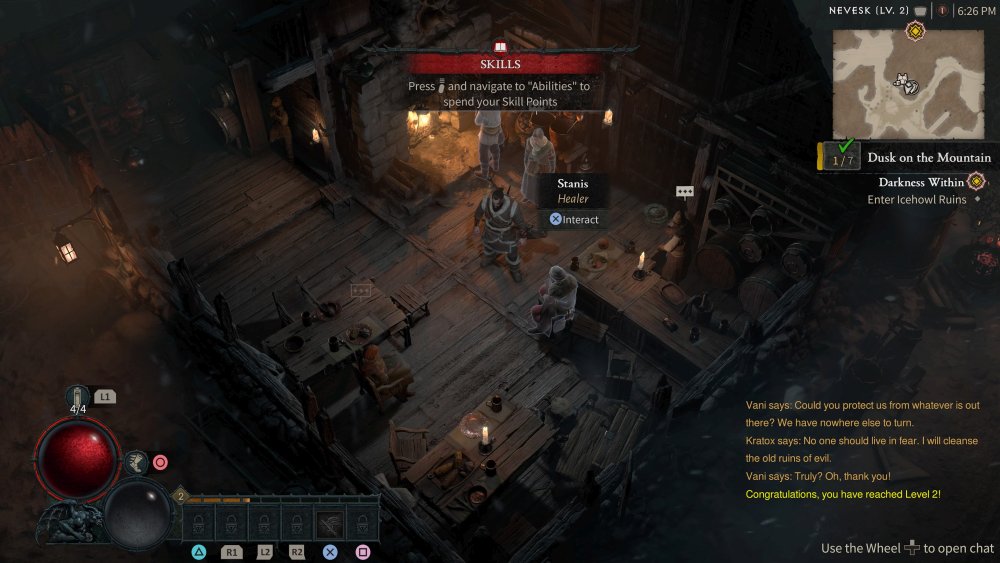This screenshot has height=563, width=1000.
Task: Use the healing potion icon
Action: click(x=78, y=397)
